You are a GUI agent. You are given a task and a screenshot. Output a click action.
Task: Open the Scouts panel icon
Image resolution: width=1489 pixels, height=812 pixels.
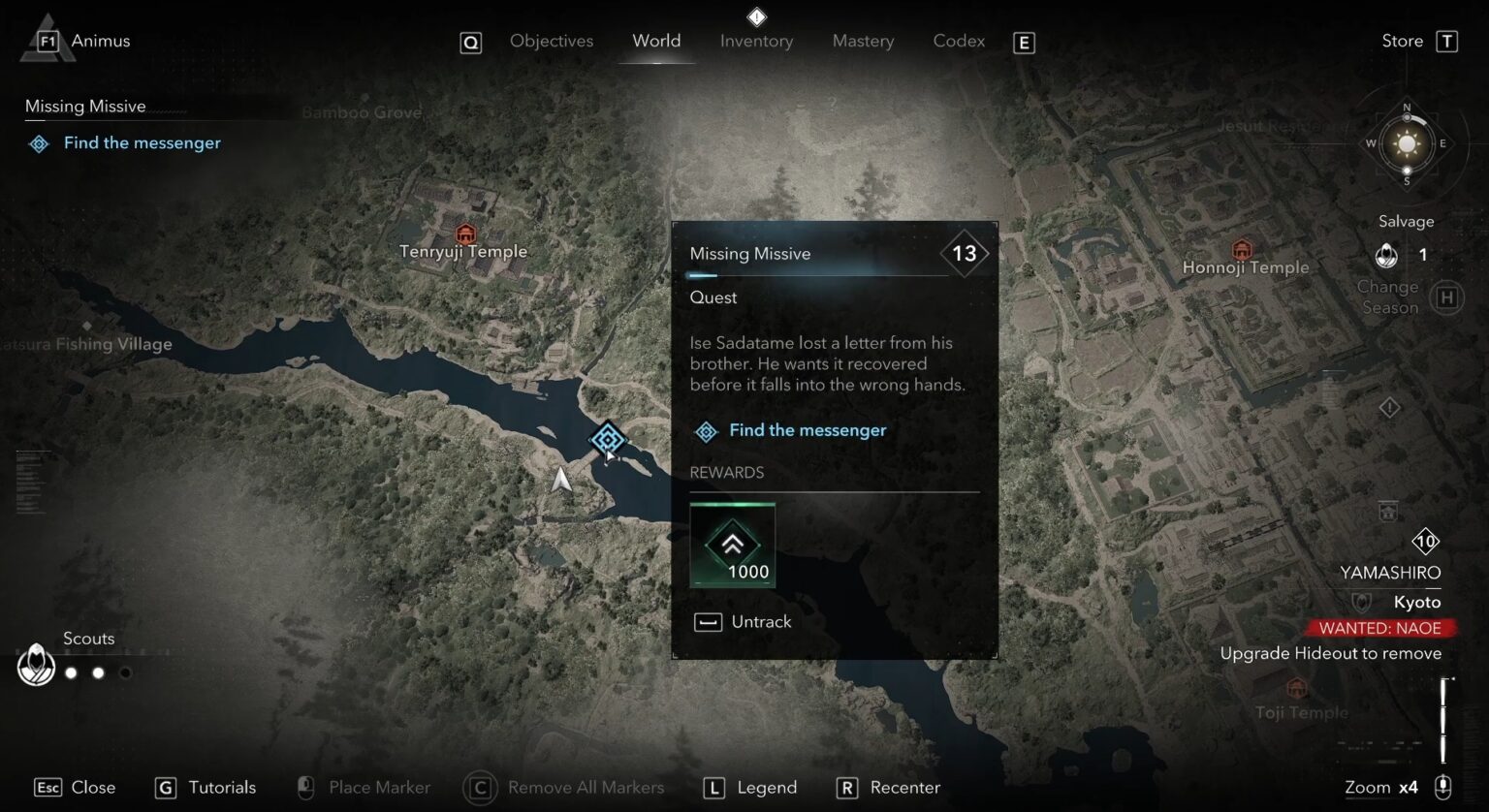coord(36,666)
